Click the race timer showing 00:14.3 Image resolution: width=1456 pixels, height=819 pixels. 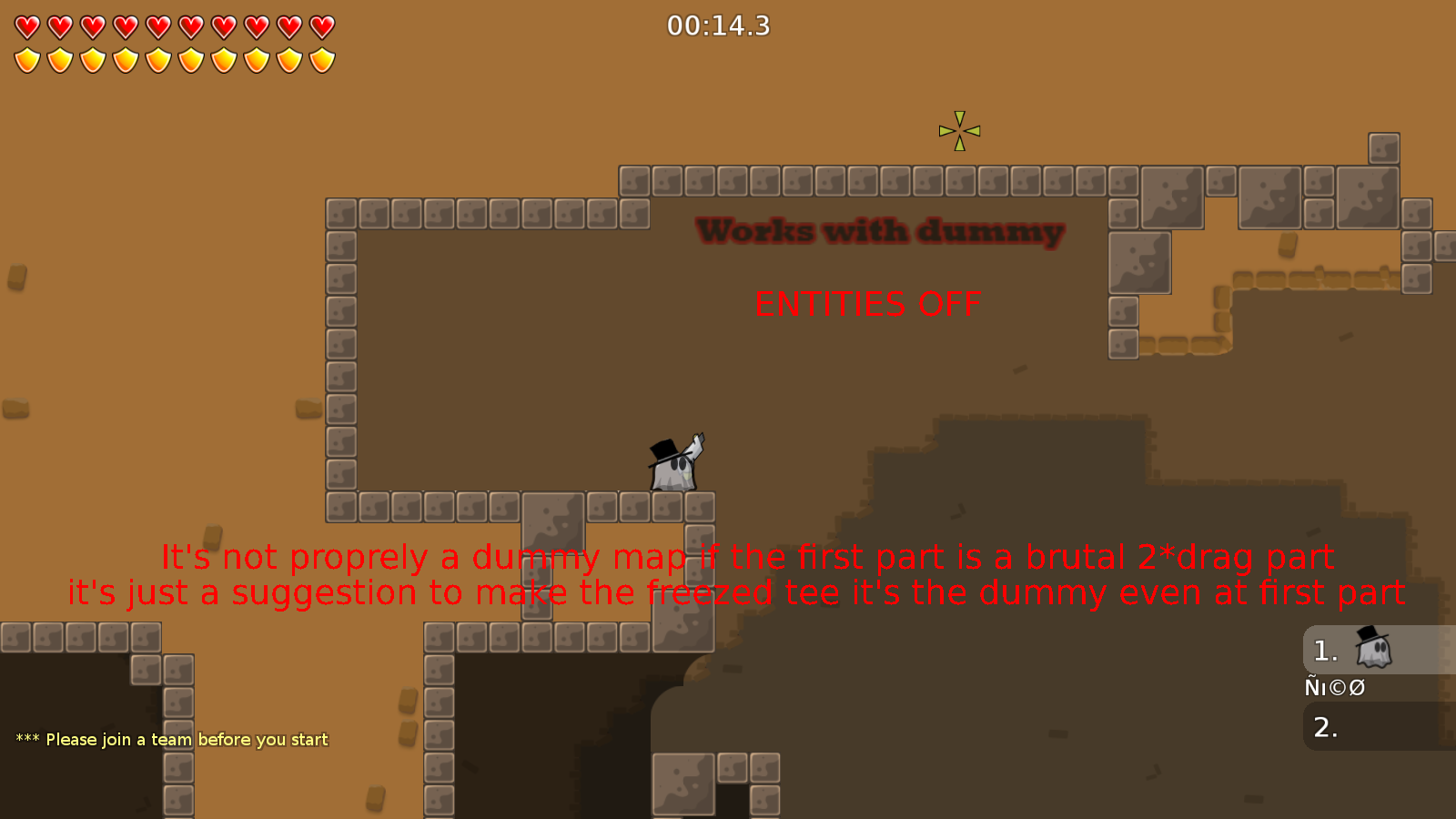click(718, 26)
